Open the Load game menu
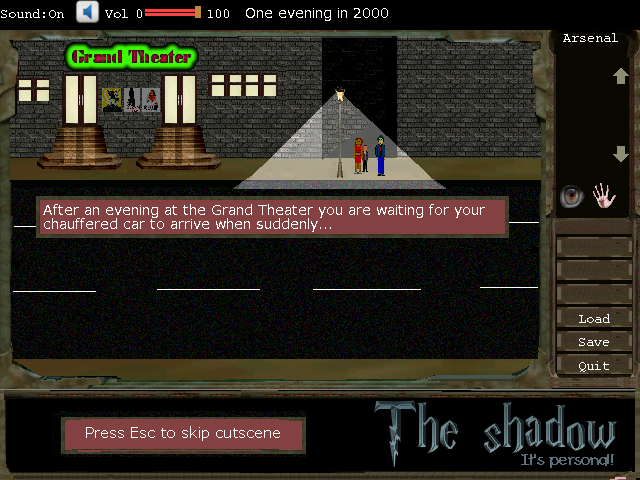The image size is (640, 480). pyautogui.click(x=594, y=319)
